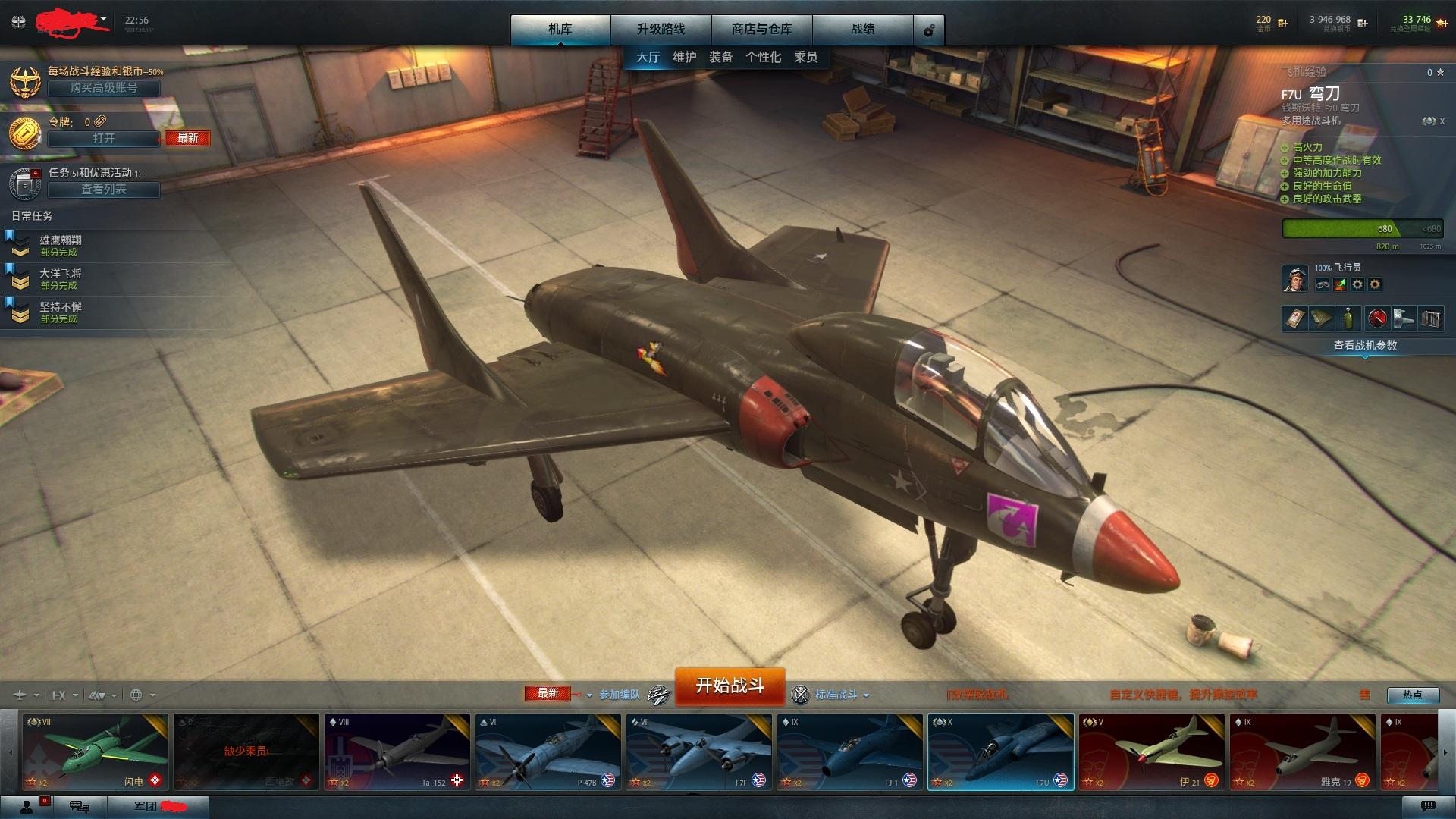The height and width of the screenshot is (819, 1456).
Task: Expand 查看战机参数 aircraft parameters
Action: 1365,346
